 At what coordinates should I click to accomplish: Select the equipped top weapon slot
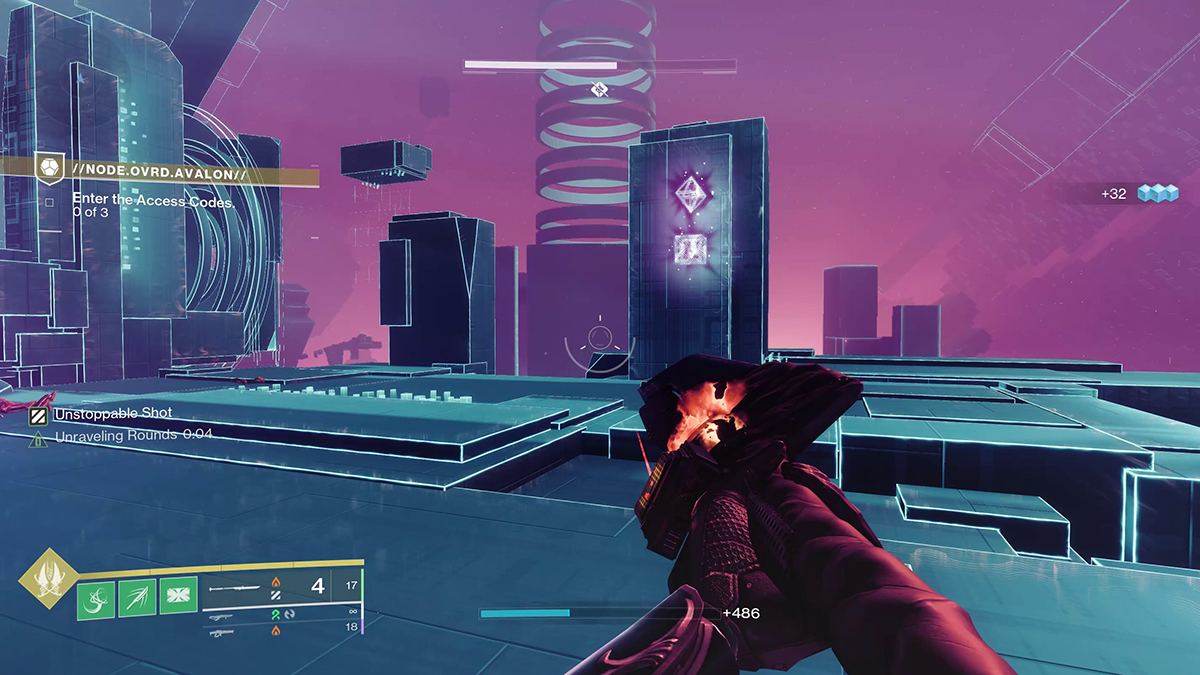(240, 588)
